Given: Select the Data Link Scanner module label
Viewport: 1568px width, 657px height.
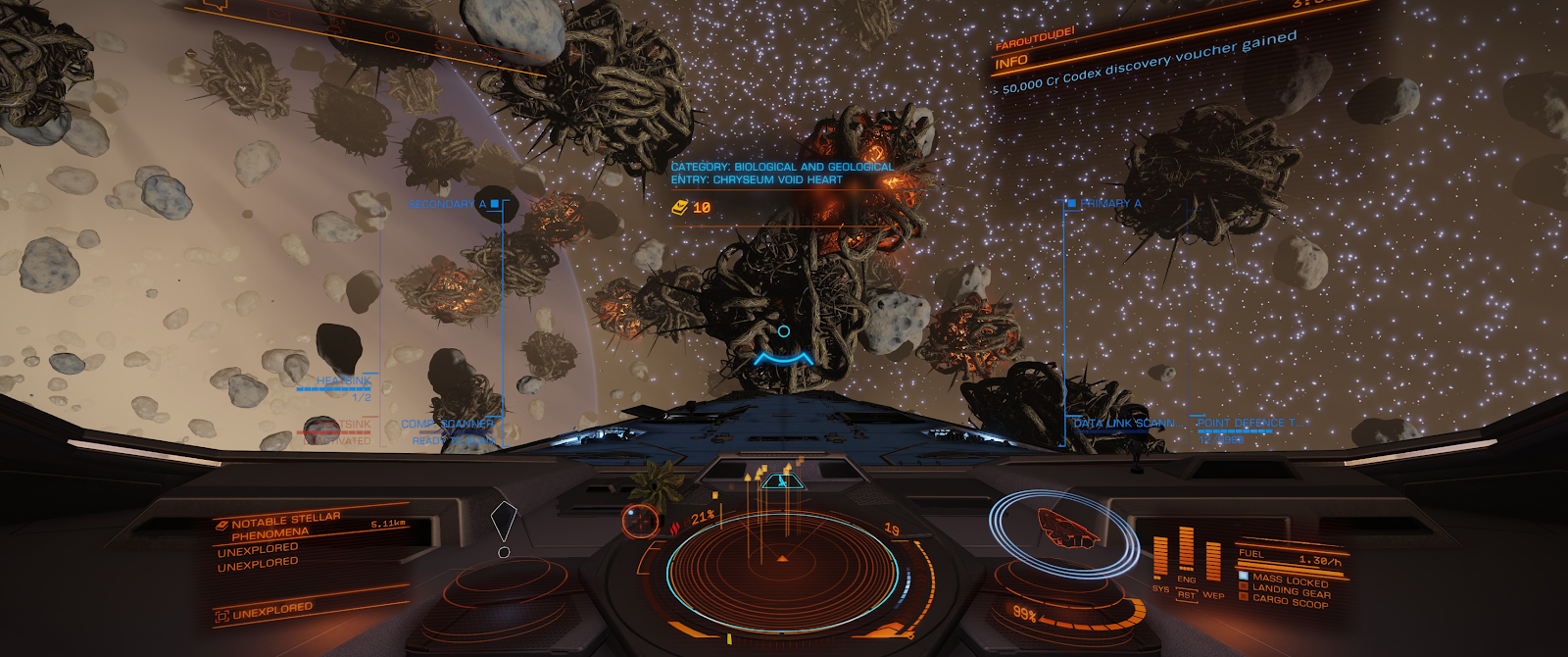Looking at the screenshot, I should [x=1125, y=424].
